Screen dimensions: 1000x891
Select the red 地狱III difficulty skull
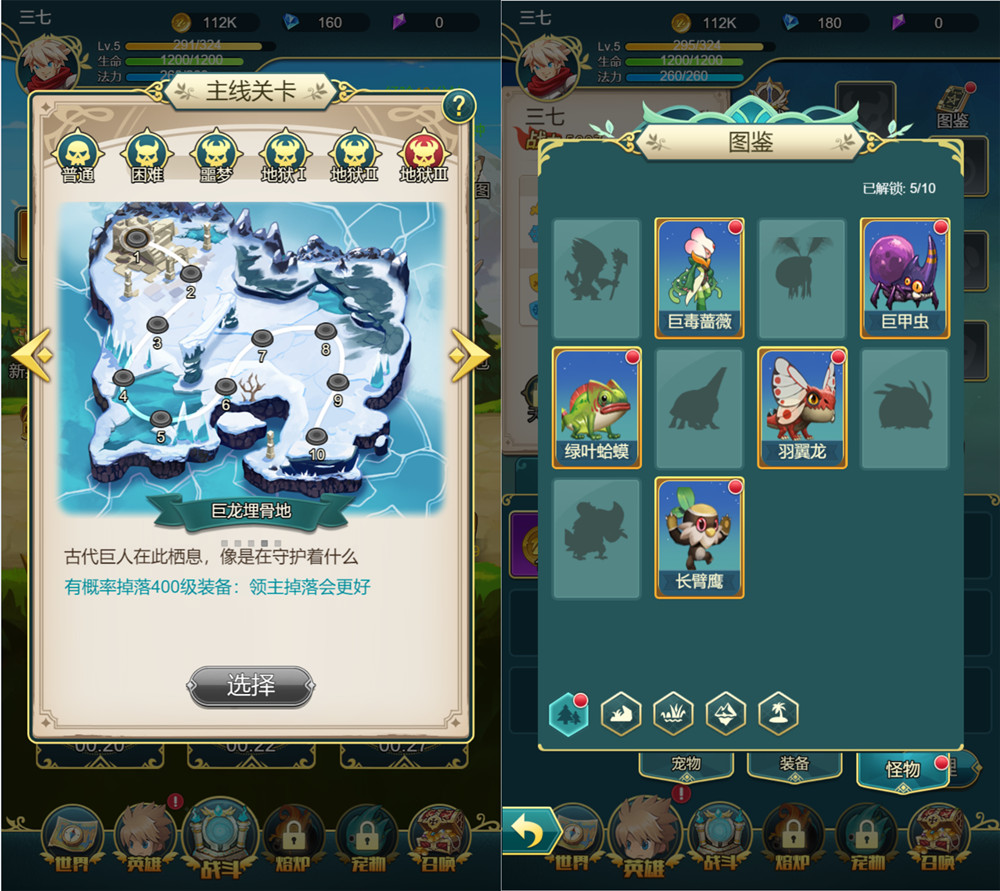[423, 155]
